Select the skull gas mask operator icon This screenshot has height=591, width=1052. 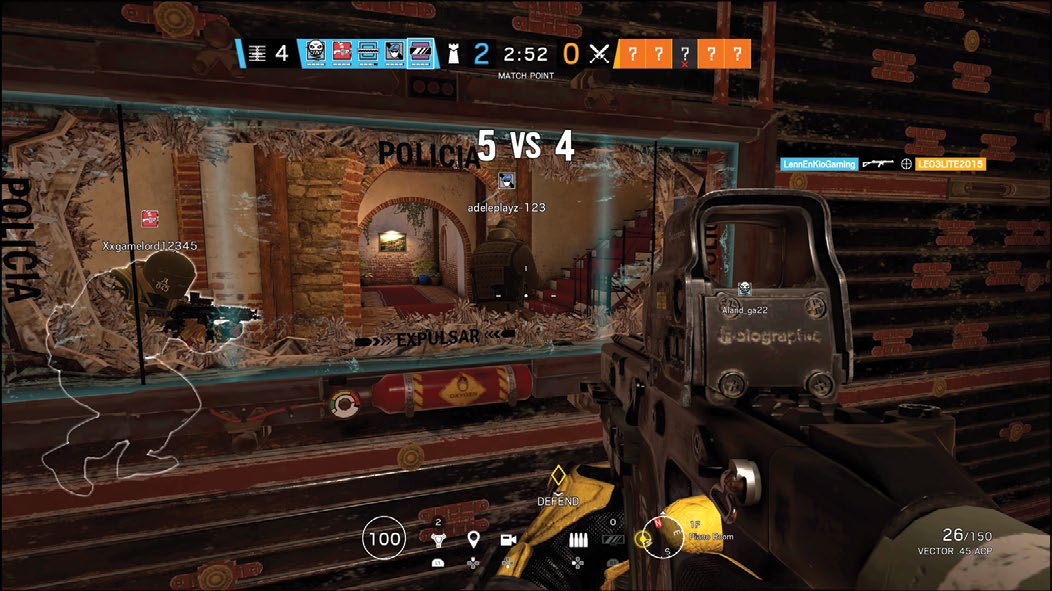coord(316,53)
